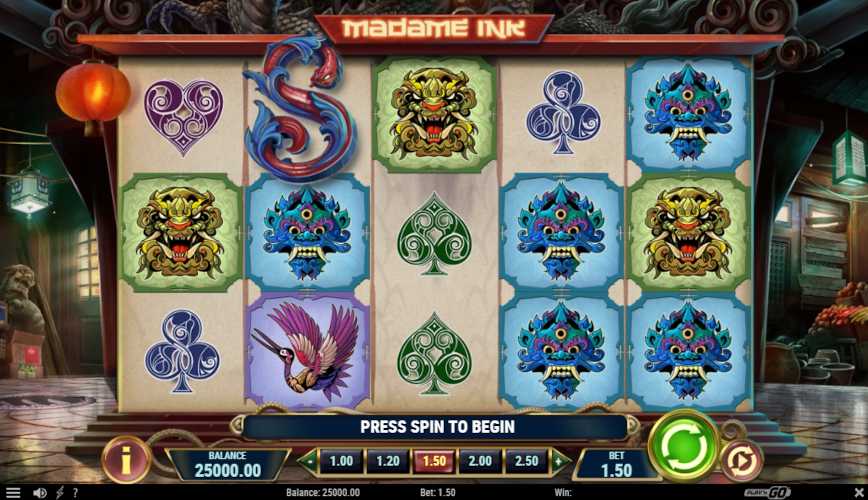This screenshot has height=500, width=868.
Task: Switch the bet to 2.50
Action: click(527, 461)
